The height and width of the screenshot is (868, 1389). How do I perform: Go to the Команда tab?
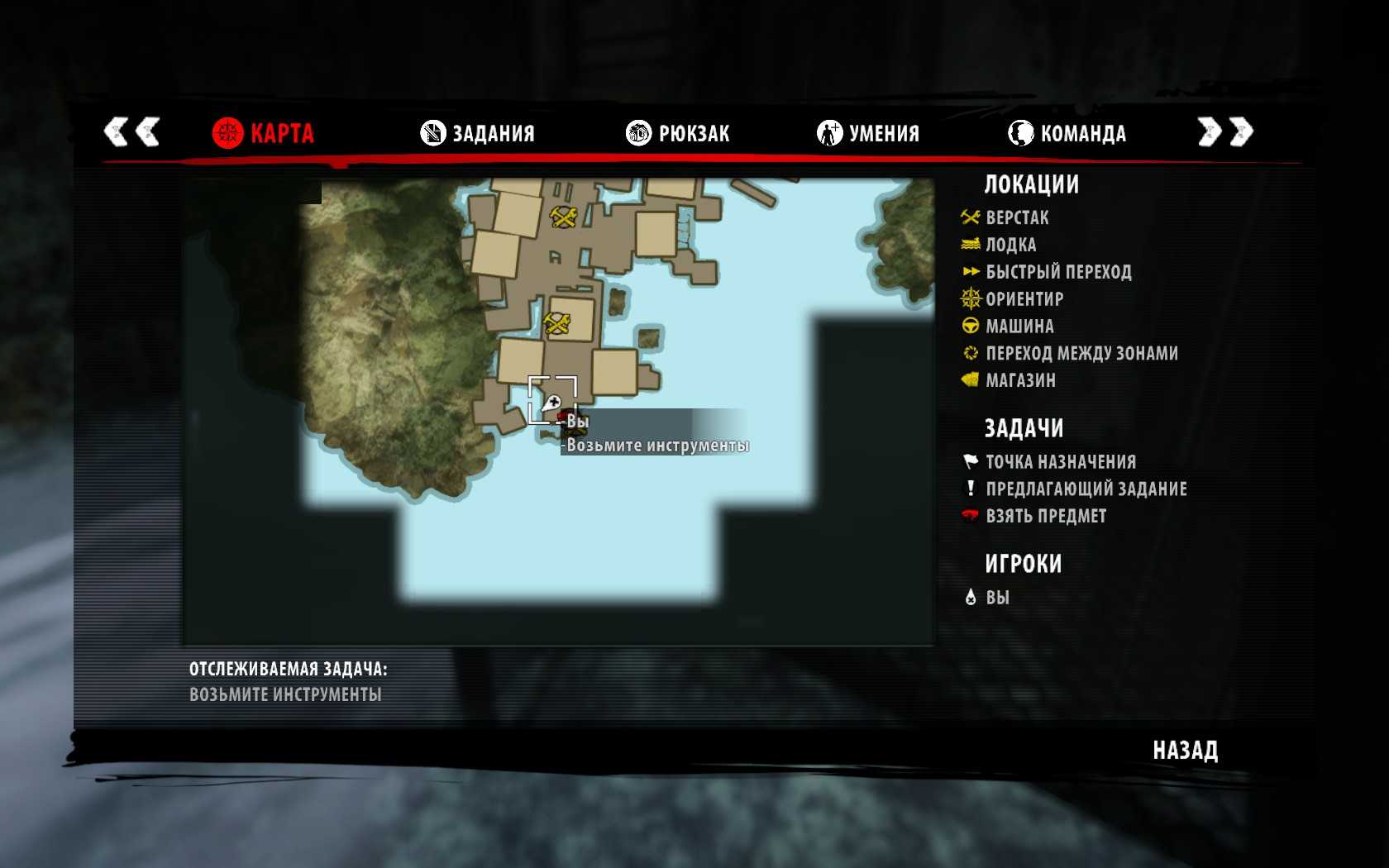(x=1067, y=133)
